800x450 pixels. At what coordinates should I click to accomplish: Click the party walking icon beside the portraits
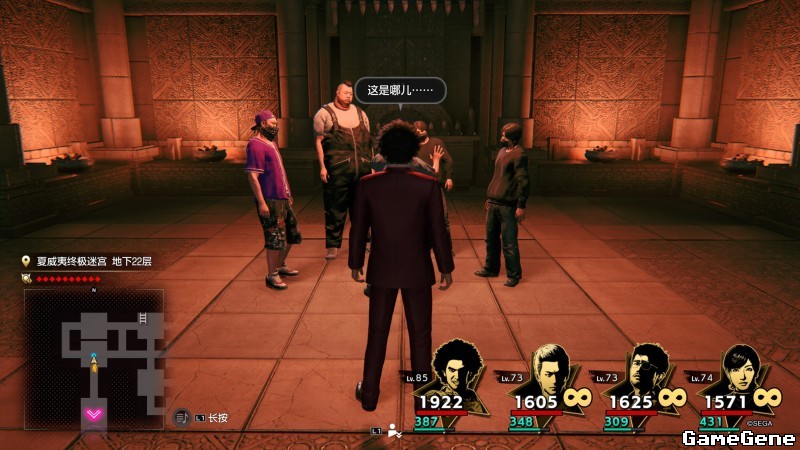(396, 430)
